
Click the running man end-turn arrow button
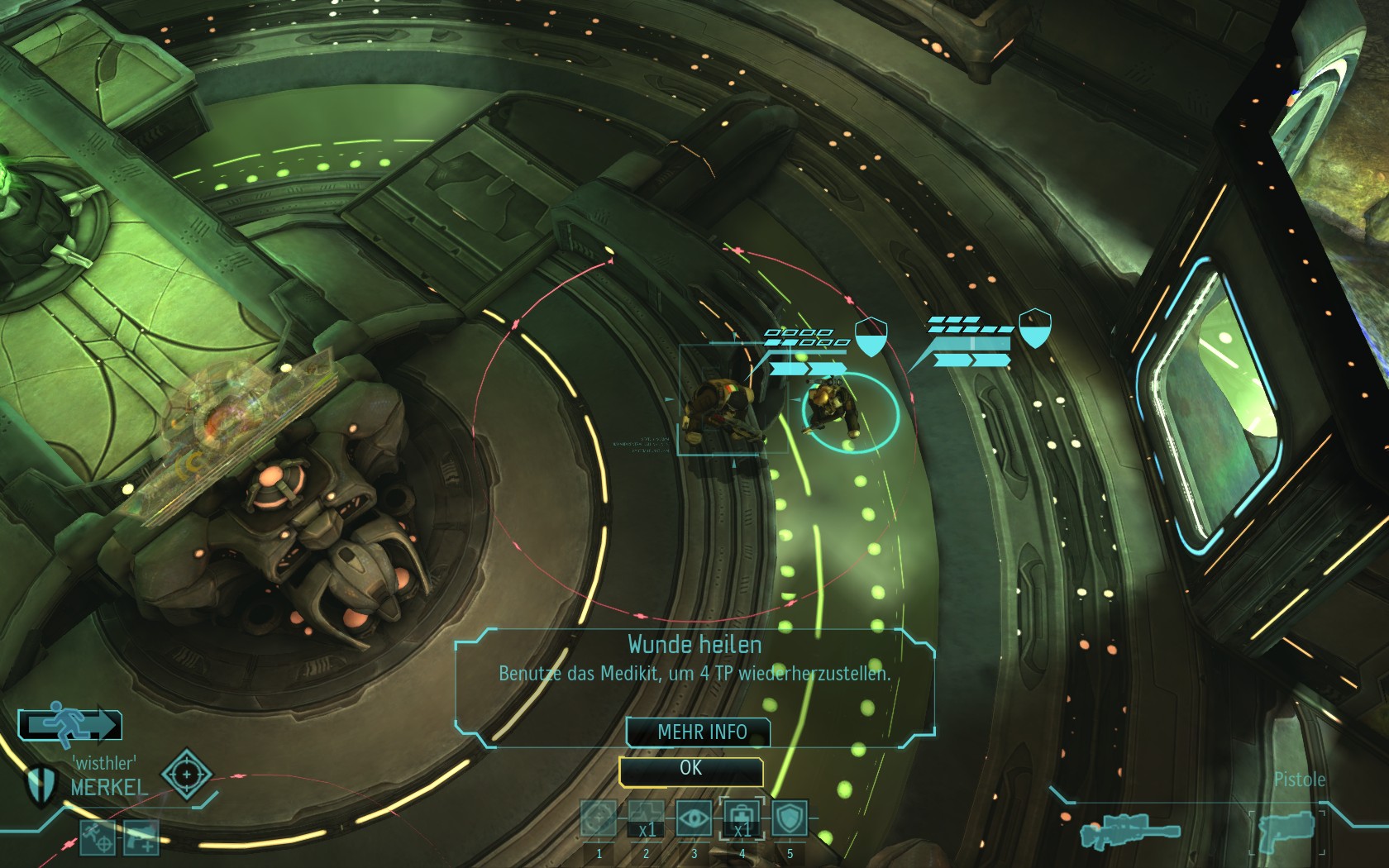point(70,725)
